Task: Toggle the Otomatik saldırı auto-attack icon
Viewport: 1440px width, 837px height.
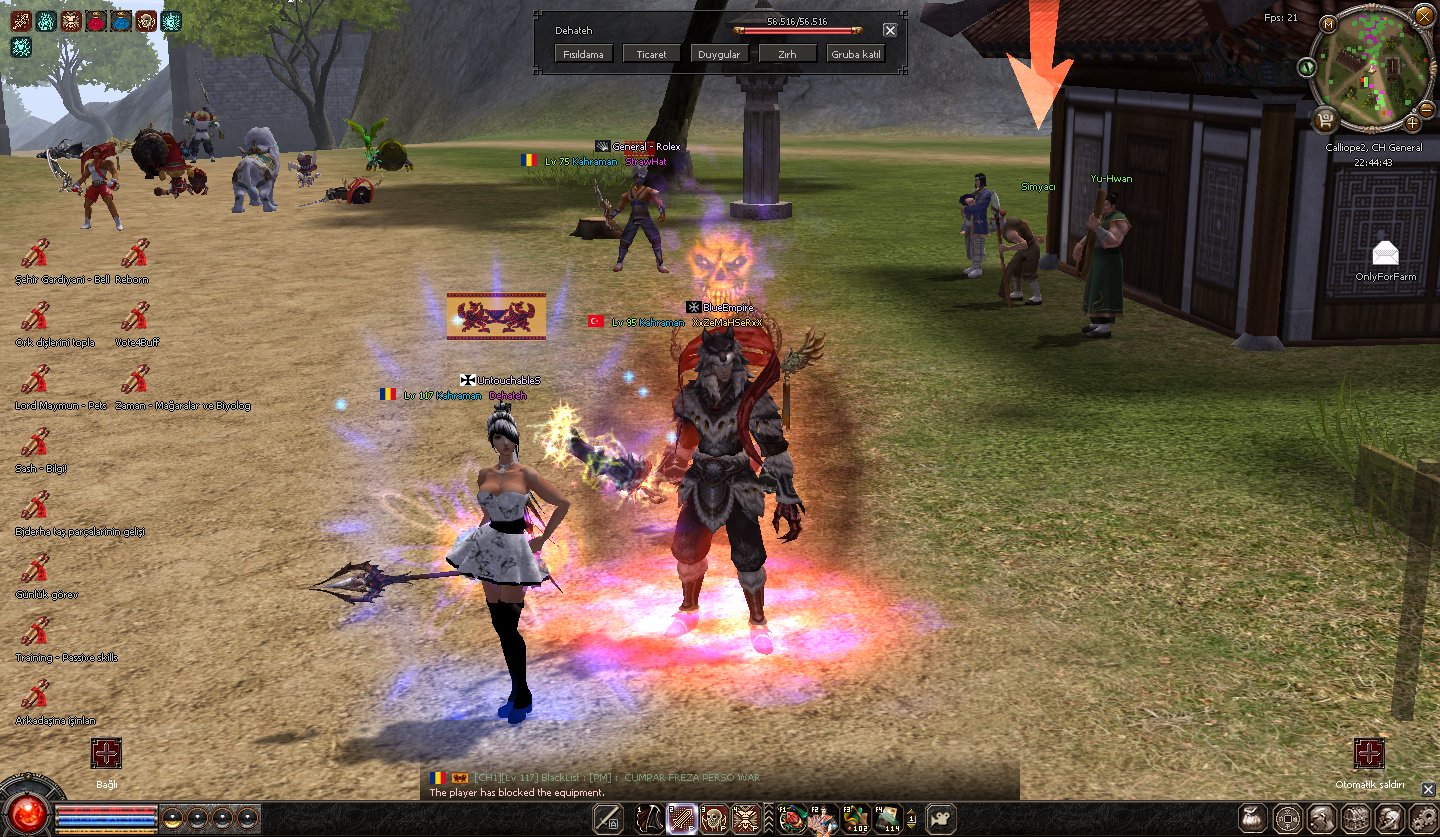Action: (1369, 754)
